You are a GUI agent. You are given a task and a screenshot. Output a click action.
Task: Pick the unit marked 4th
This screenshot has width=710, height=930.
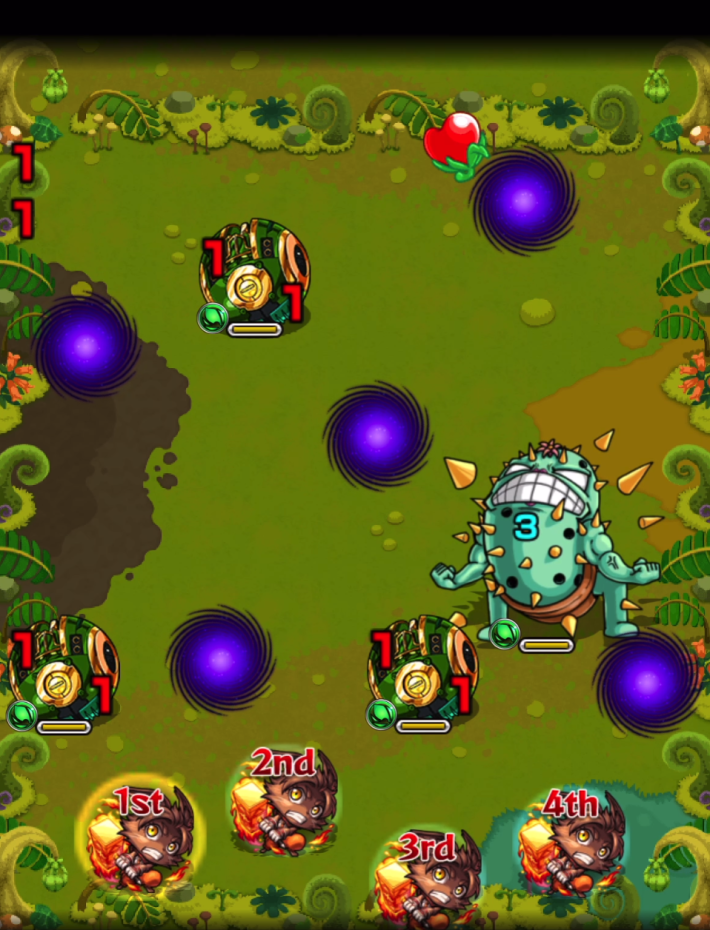[571, 840]
